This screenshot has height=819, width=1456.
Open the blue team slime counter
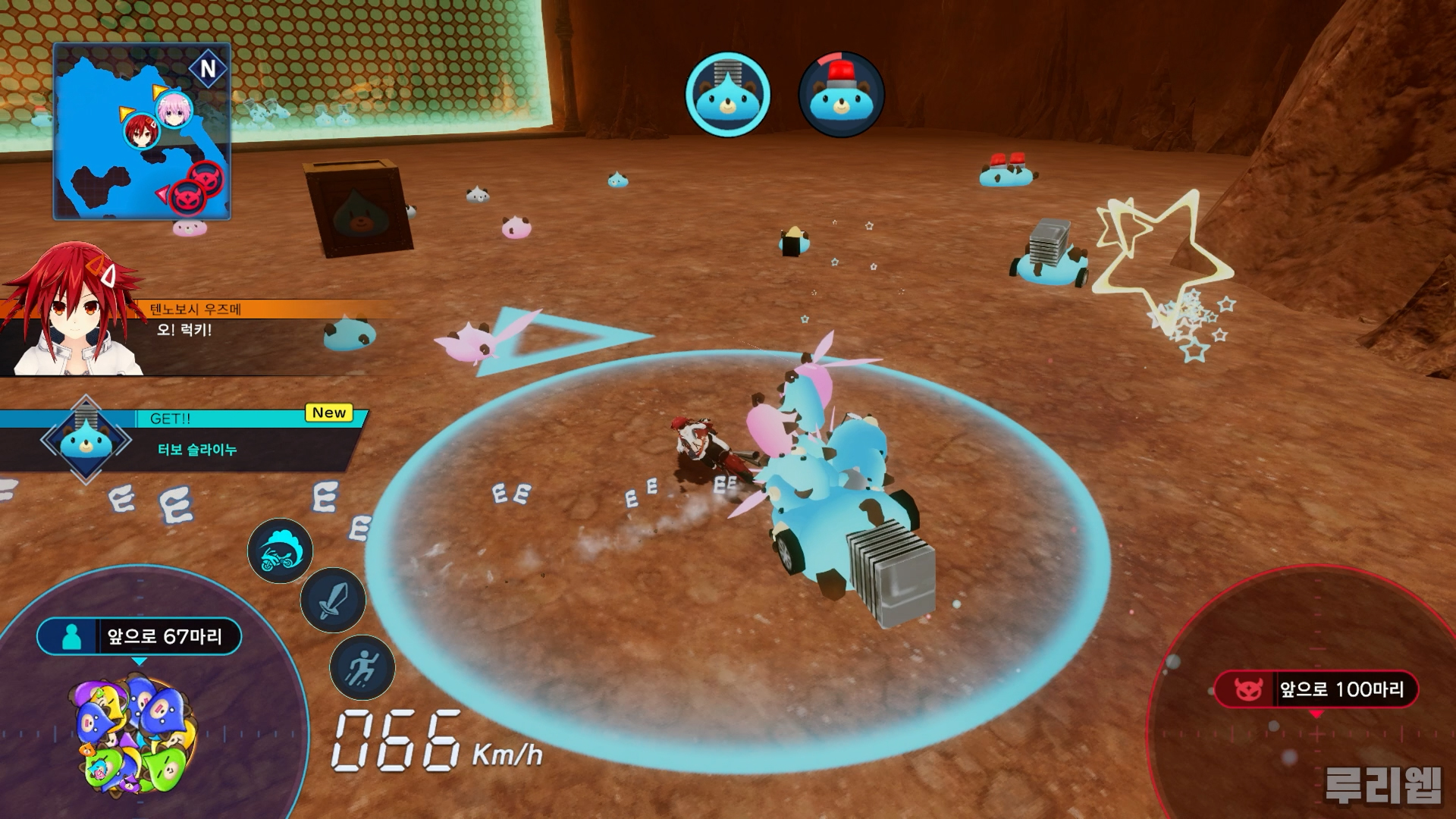tap(140, 636)
